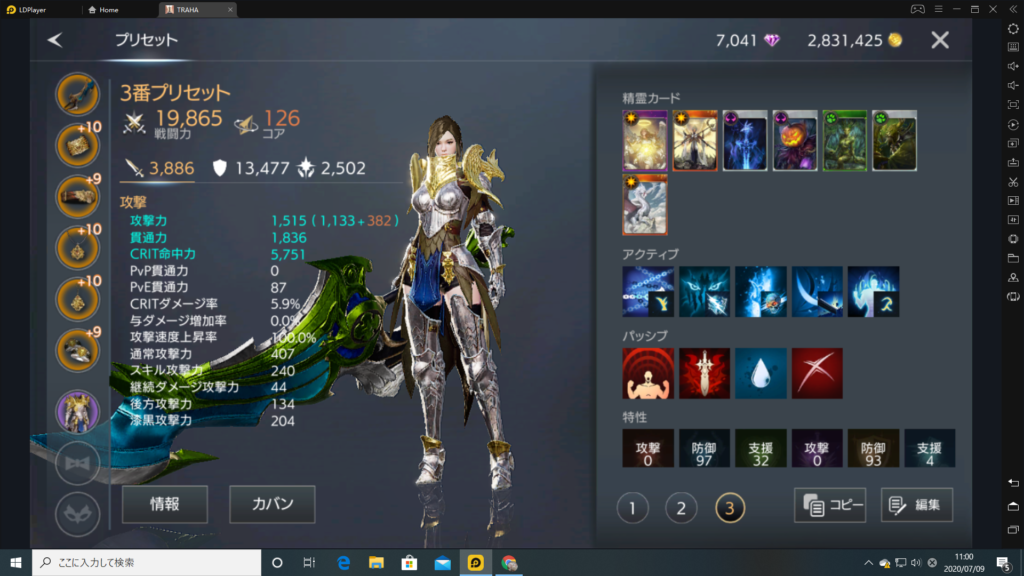Select preset number 1
1024x576 pixels.
point(632,508)
